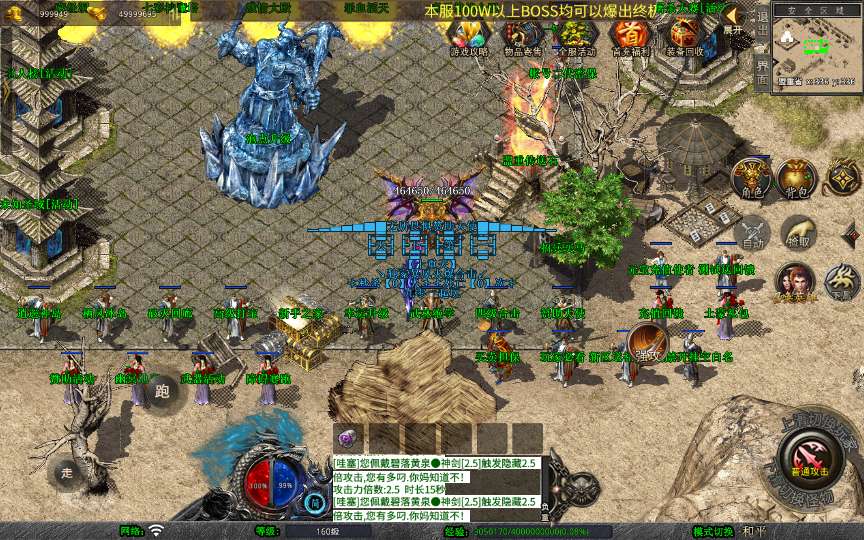Viewport: 864px width, 540px height.
Task: Open the 全服活动 server events icon
Action: pos(574,37)
